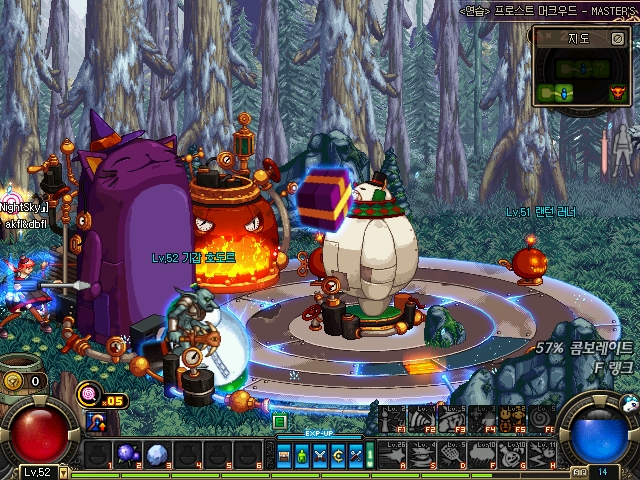The height and width of the screenshot is (480, 640).
Task: Open the treasure chest menu icon
Action: [x=286, y=456]
